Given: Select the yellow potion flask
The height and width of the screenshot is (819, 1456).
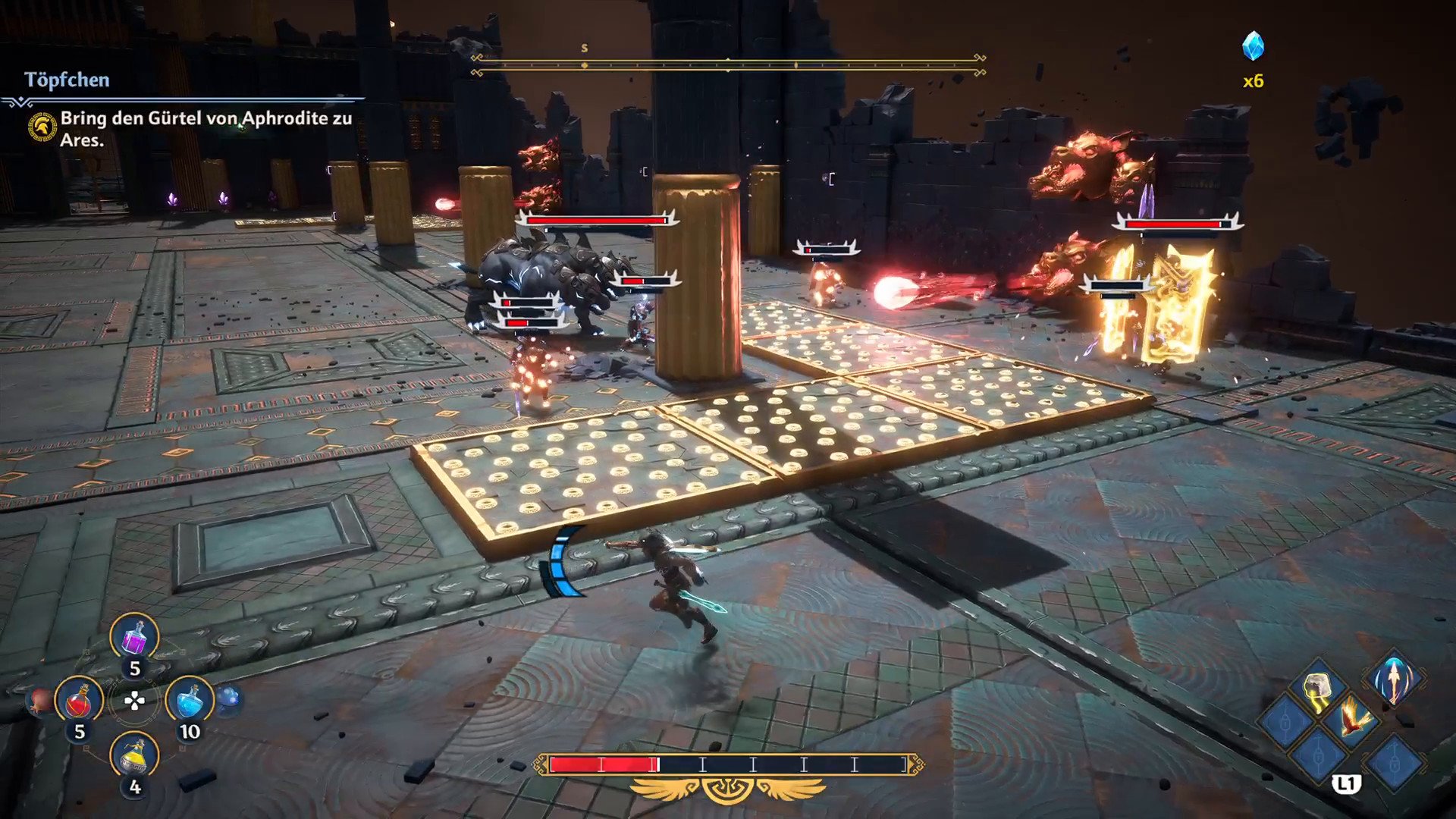Looking at the screenshot, I should click(134, 756).
